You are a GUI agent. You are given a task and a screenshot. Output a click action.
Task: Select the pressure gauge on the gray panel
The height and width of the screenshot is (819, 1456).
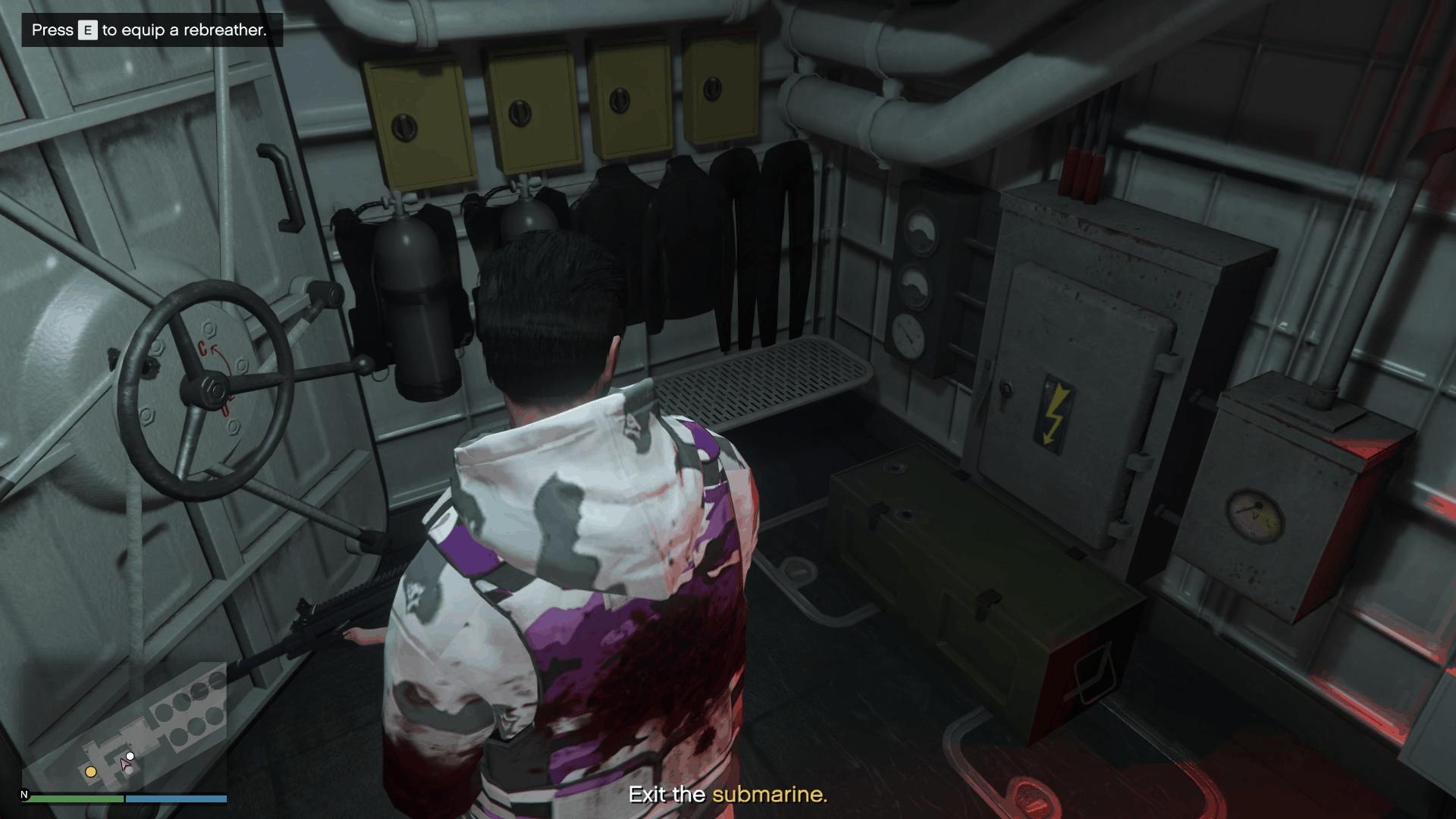pyautogui.click(x=908, y=334)
